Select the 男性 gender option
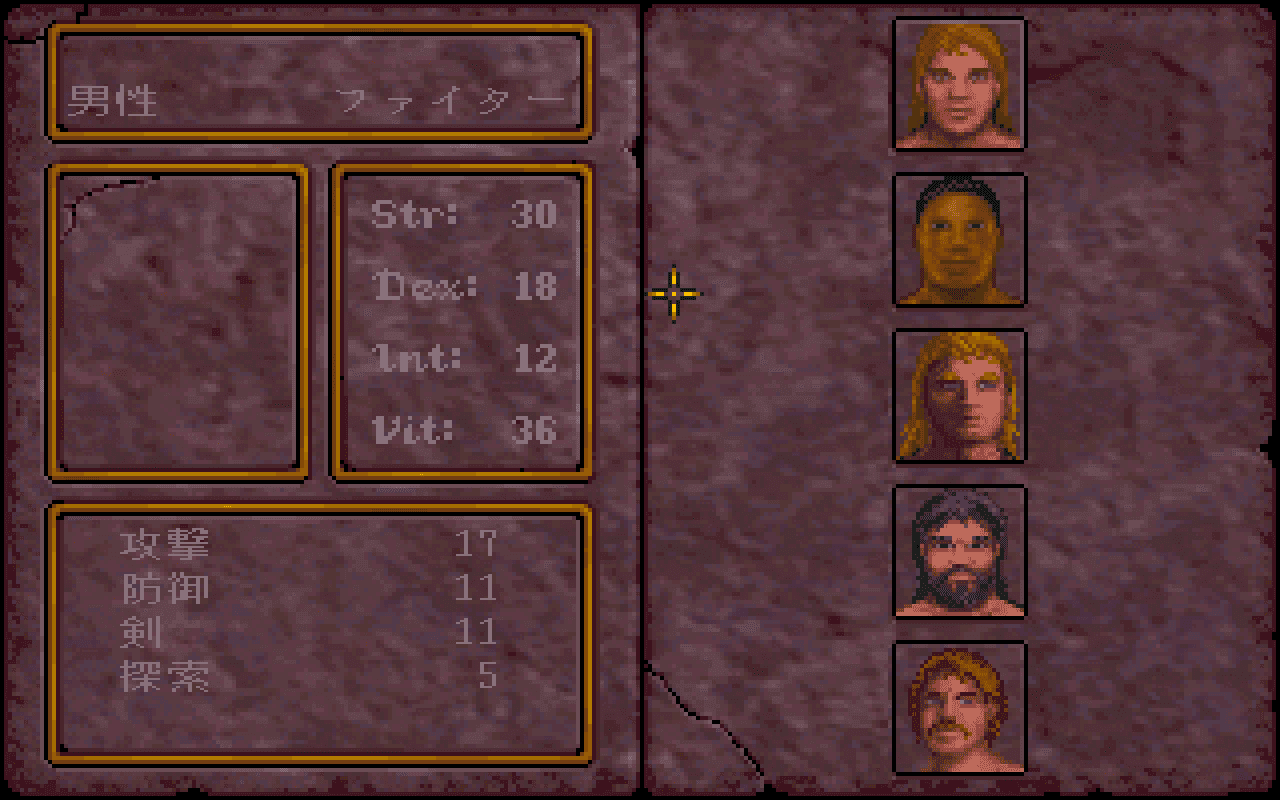This screenshot has height=800, width=1280. tap(110, 100)
